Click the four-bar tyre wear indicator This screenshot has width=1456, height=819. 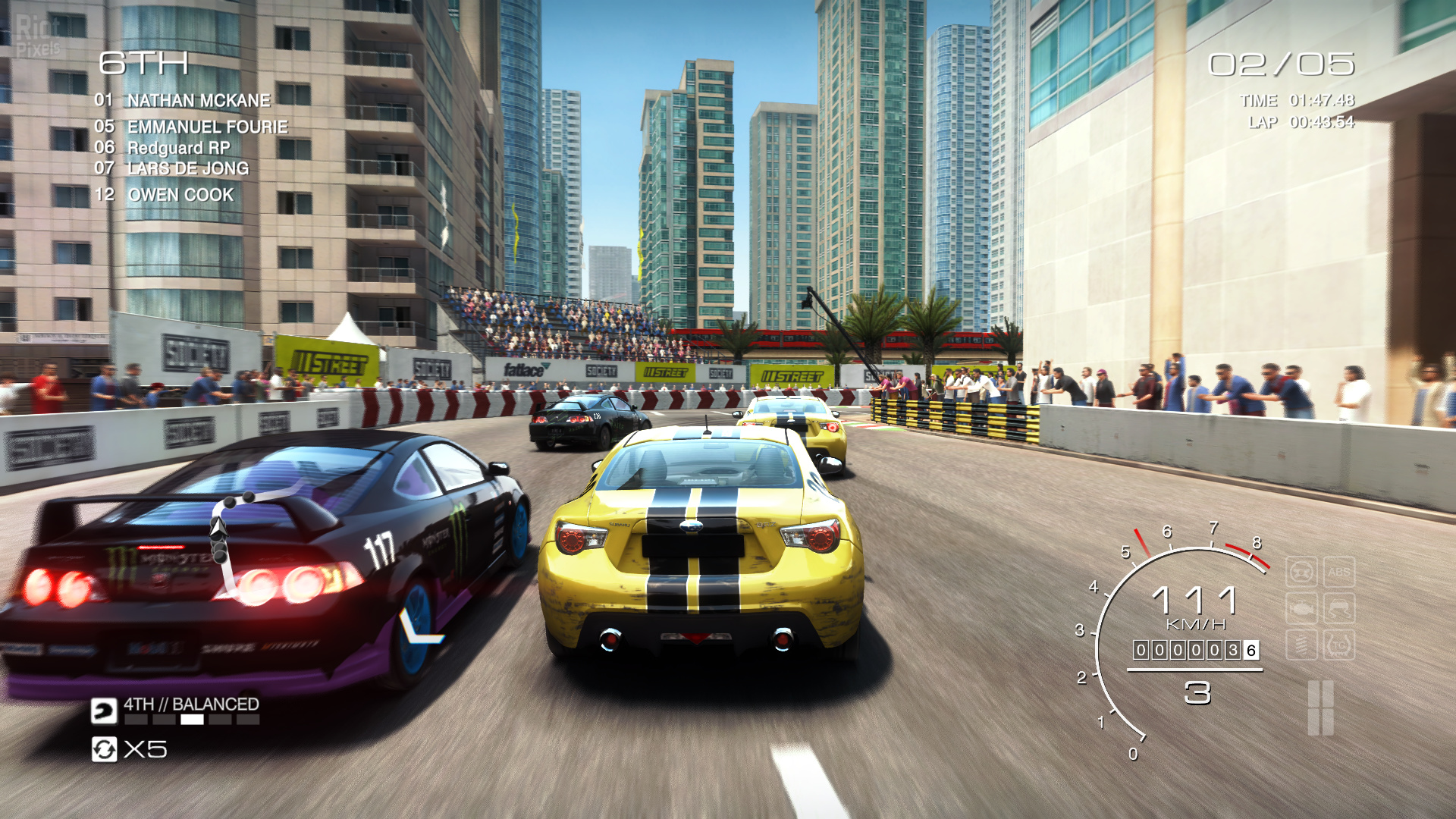tap(1320, 708)
